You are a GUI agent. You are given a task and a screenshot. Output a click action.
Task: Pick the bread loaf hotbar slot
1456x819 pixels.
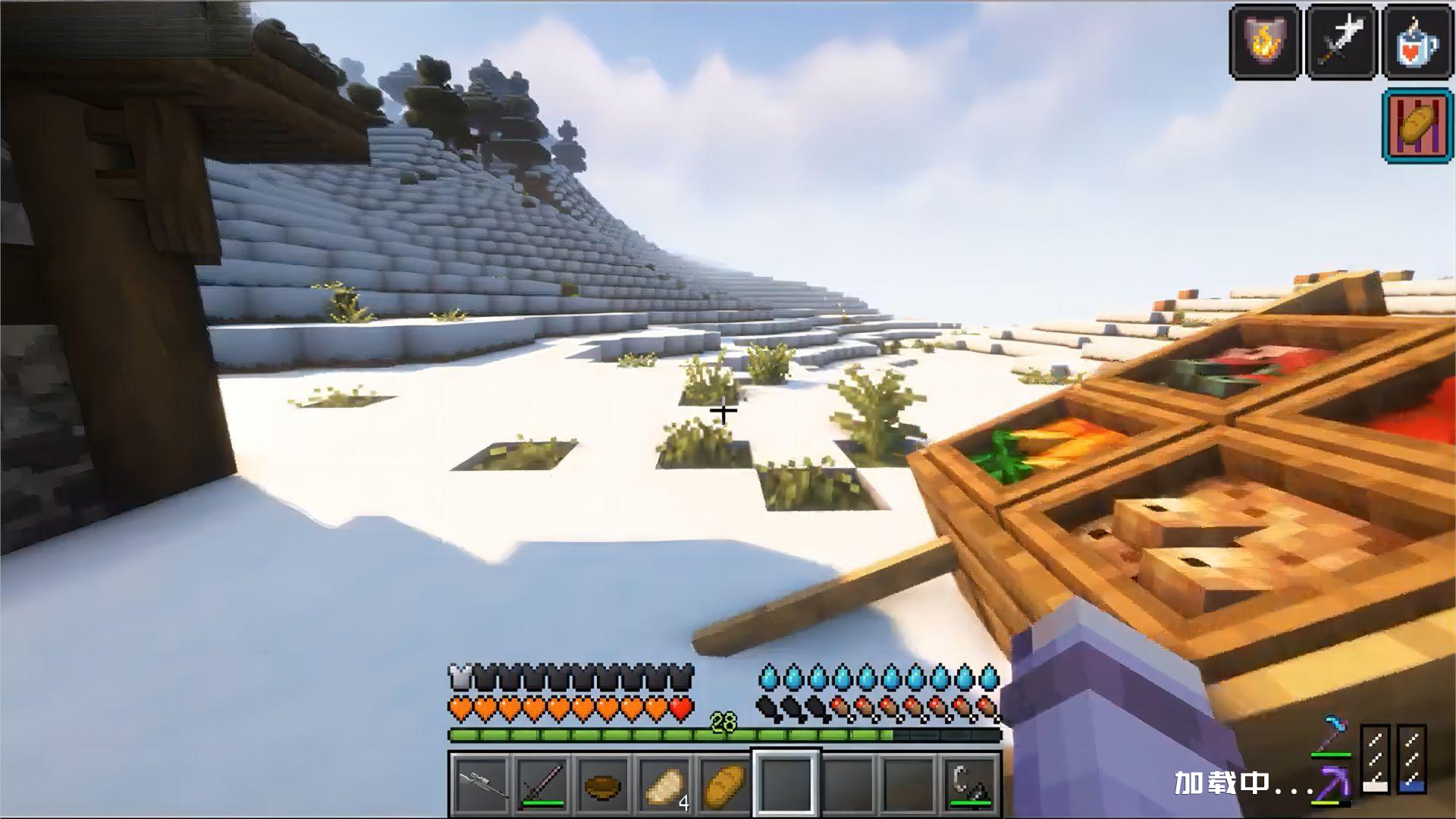[726, 783]
